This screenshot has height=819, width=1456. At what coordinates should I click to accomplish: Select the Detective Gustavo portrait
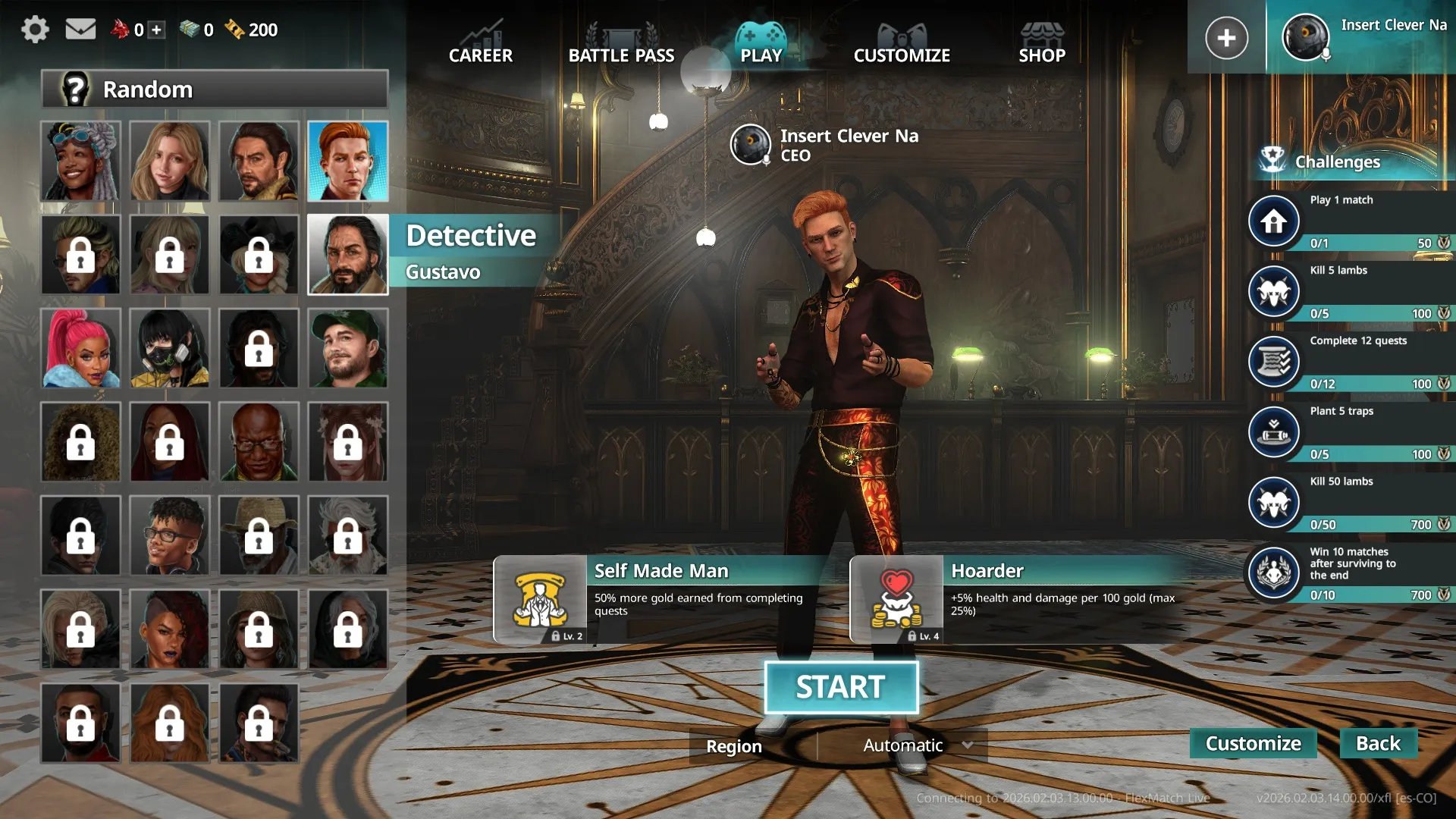(348, 255)
